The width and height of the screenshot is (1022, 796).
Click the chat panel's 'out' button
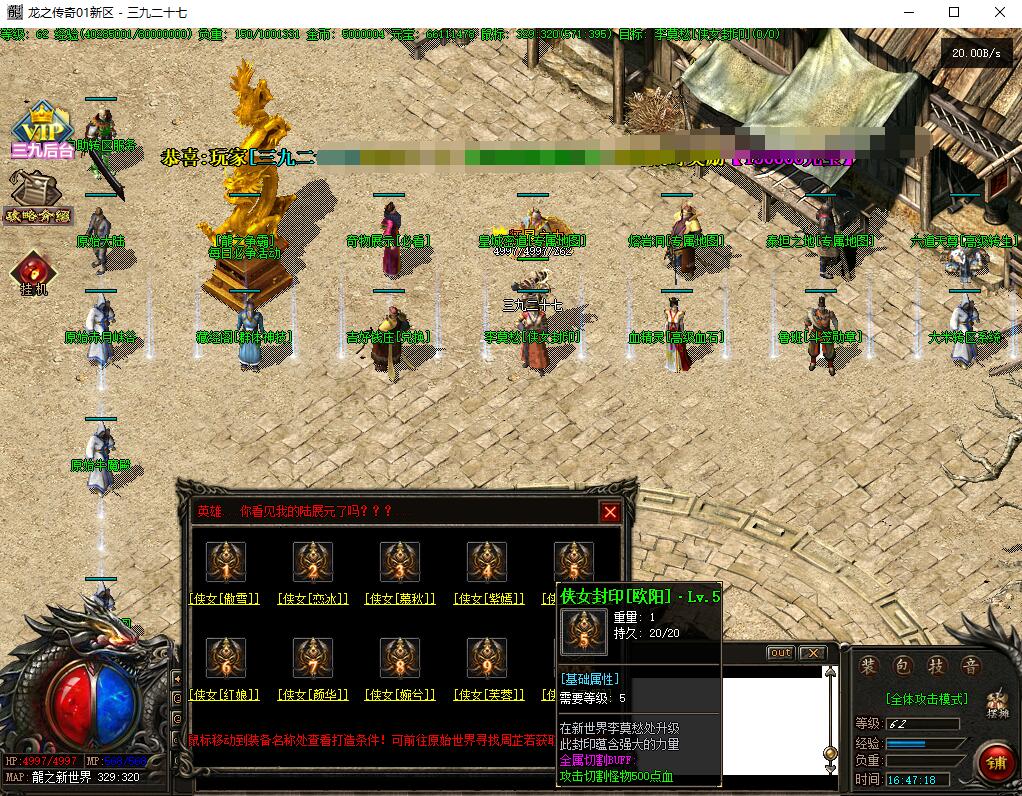pyautogui.click(x=780, y=653)
